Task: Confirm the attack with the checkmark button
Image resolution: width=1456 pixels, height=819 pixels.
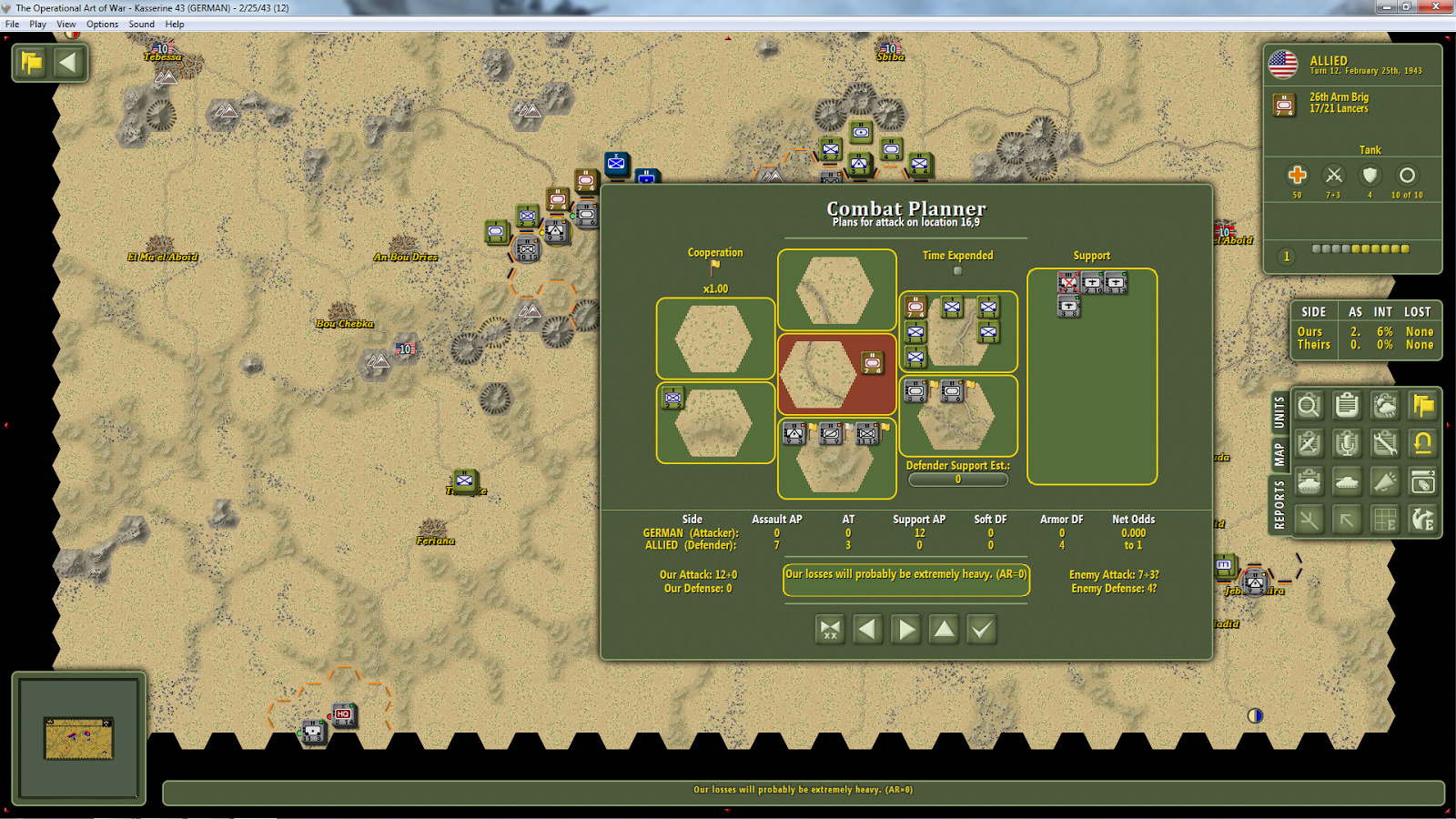Action: [x=981, y=628]
